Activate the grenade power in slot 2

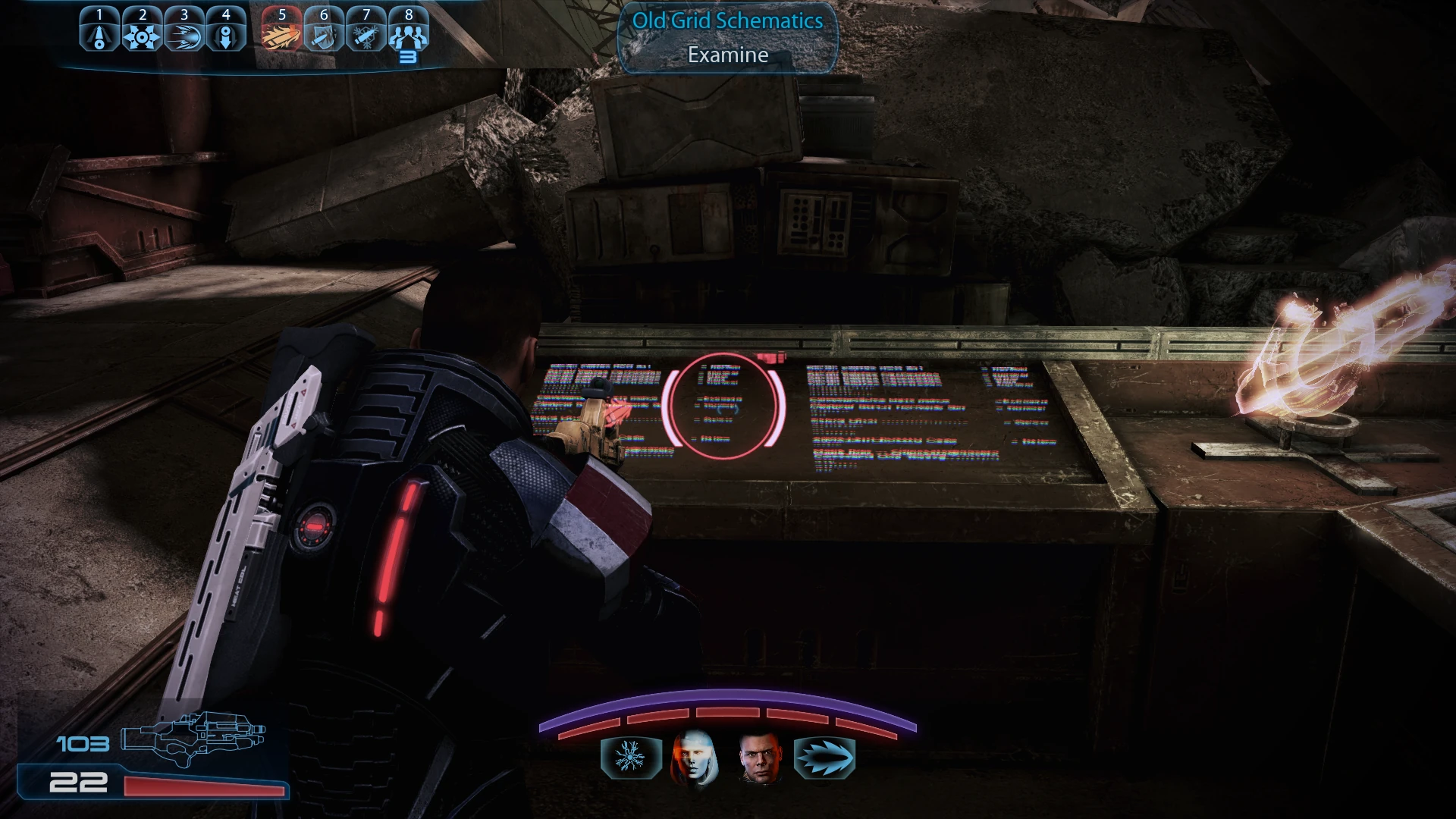(x=141, y=30)
